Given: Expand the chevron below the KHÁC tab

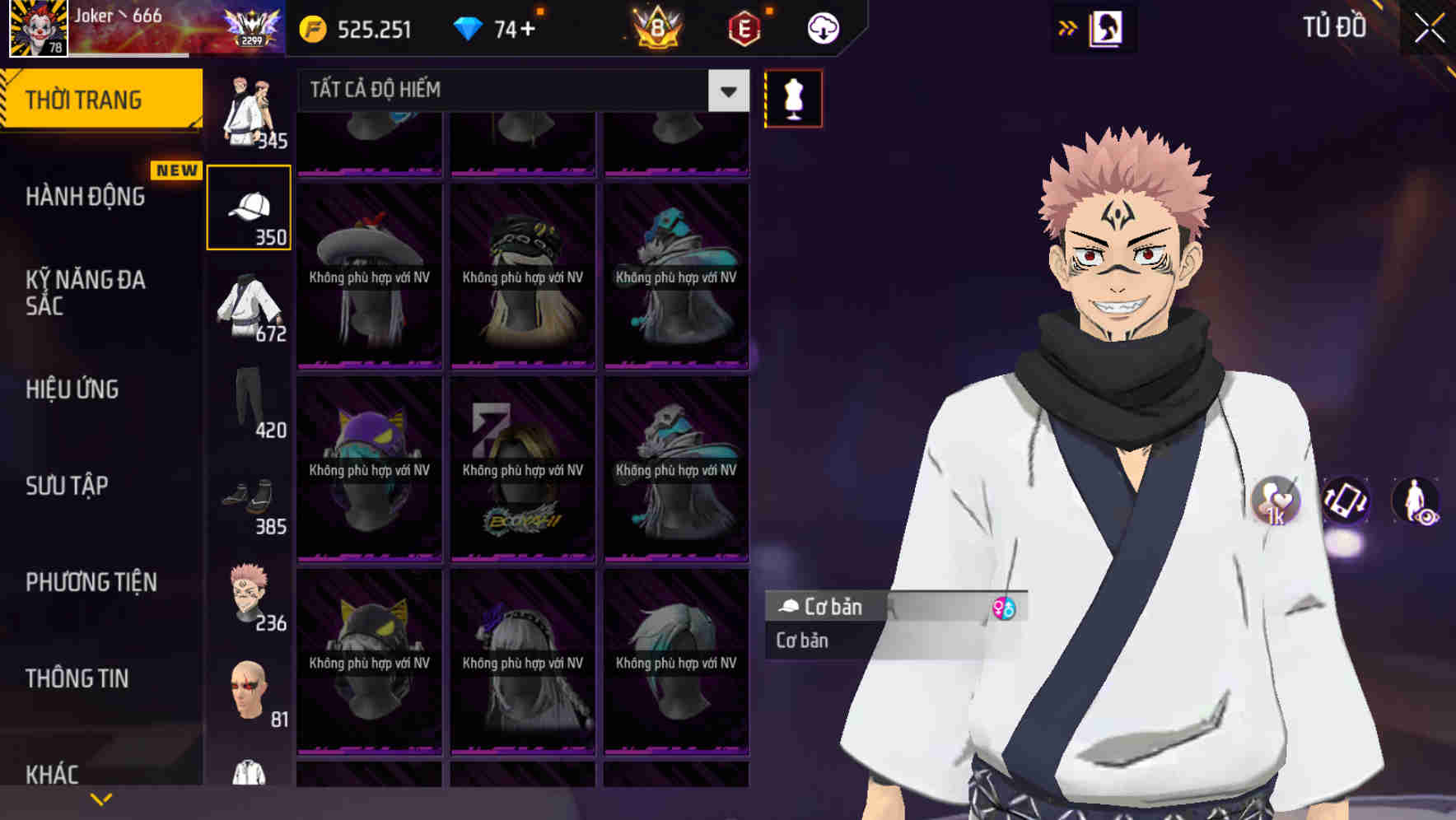Looking at the screenshot, I should point(102,800).
